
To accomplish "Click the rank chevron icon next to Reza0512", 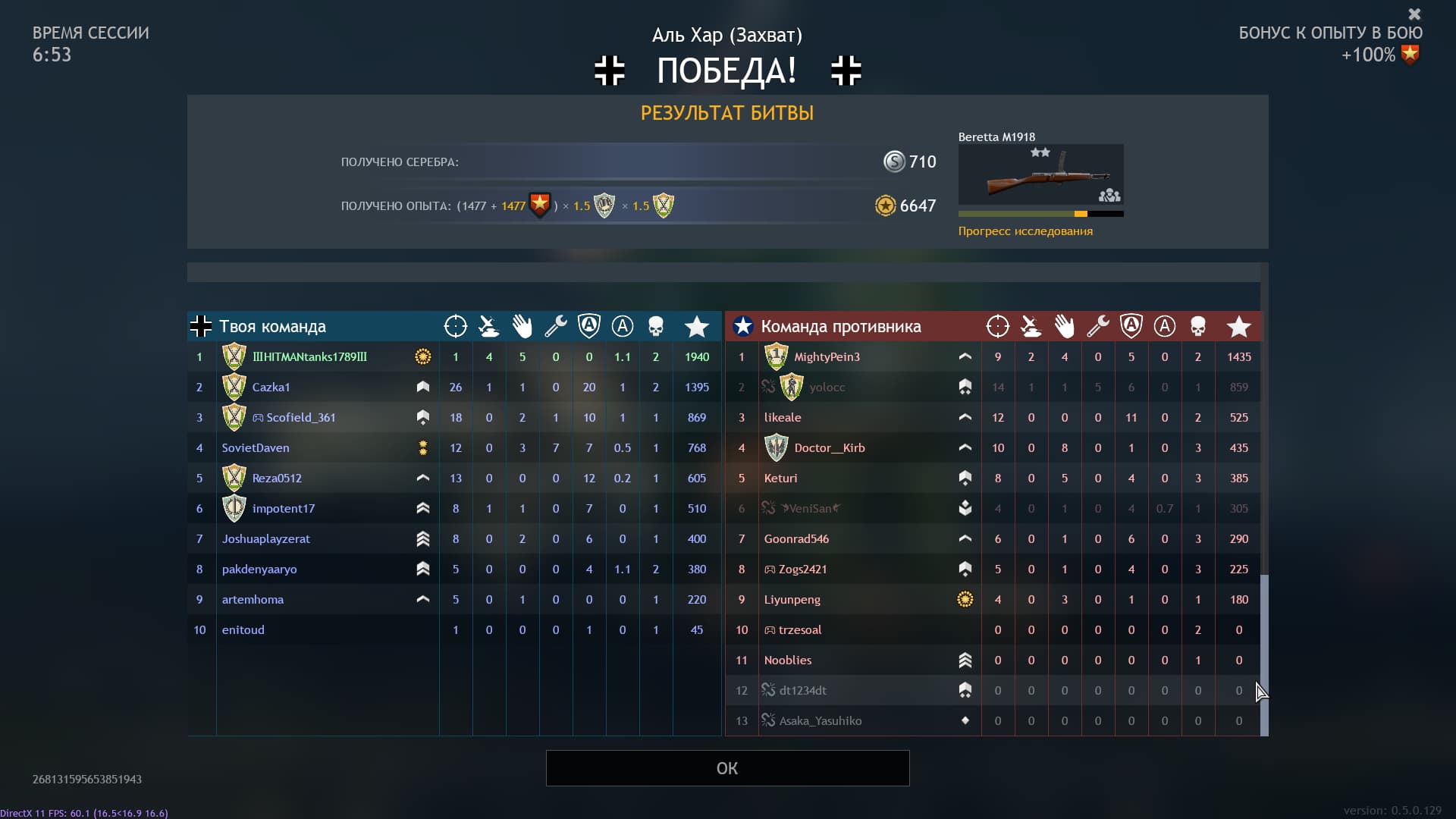I will click(x=423, y=478).
